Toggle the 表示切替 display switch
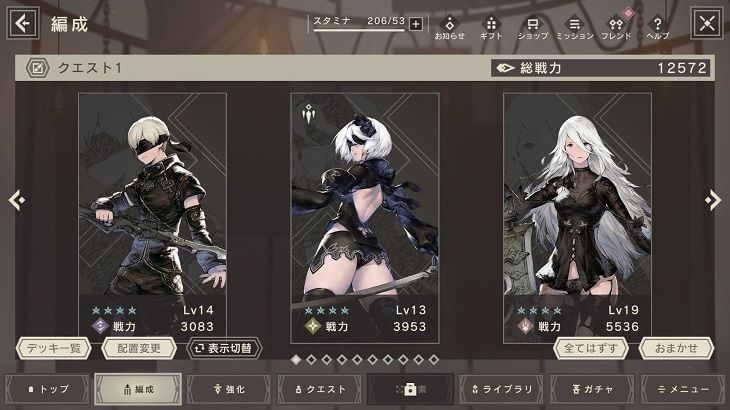 pyautogui.click(x=225, y=348)
